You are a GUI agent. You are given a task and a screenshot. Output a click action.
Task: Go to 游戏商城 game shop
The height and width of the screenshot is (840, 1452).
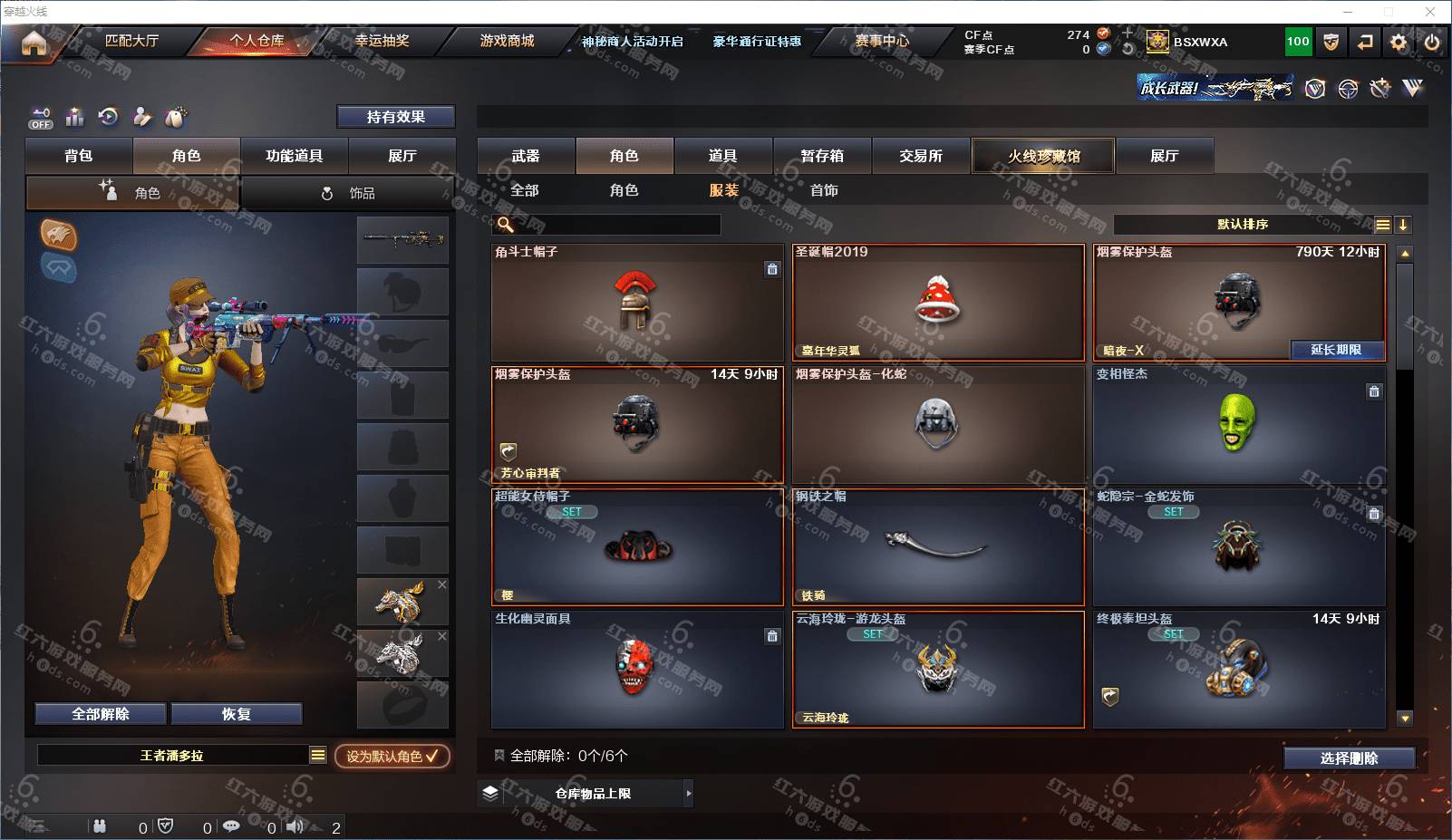pyautogui.click(x=507, y=41)
